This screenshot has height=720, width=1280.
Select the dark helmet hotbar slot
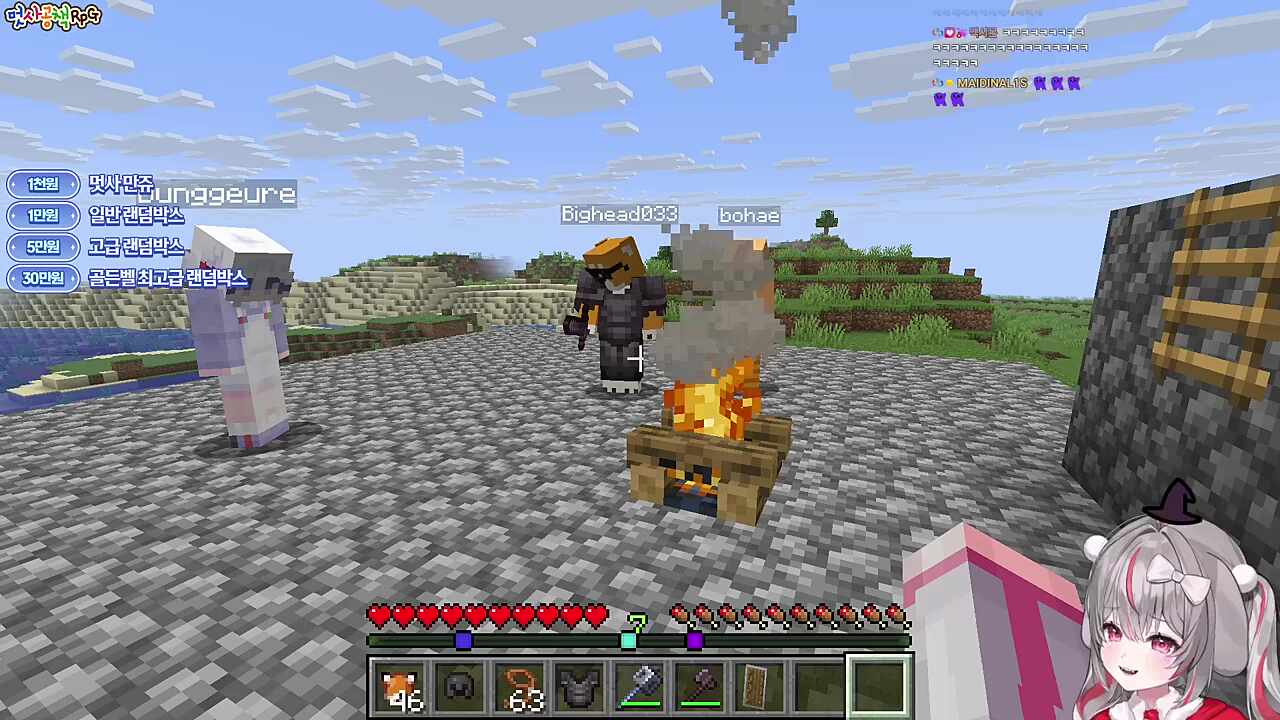(460, 687)
